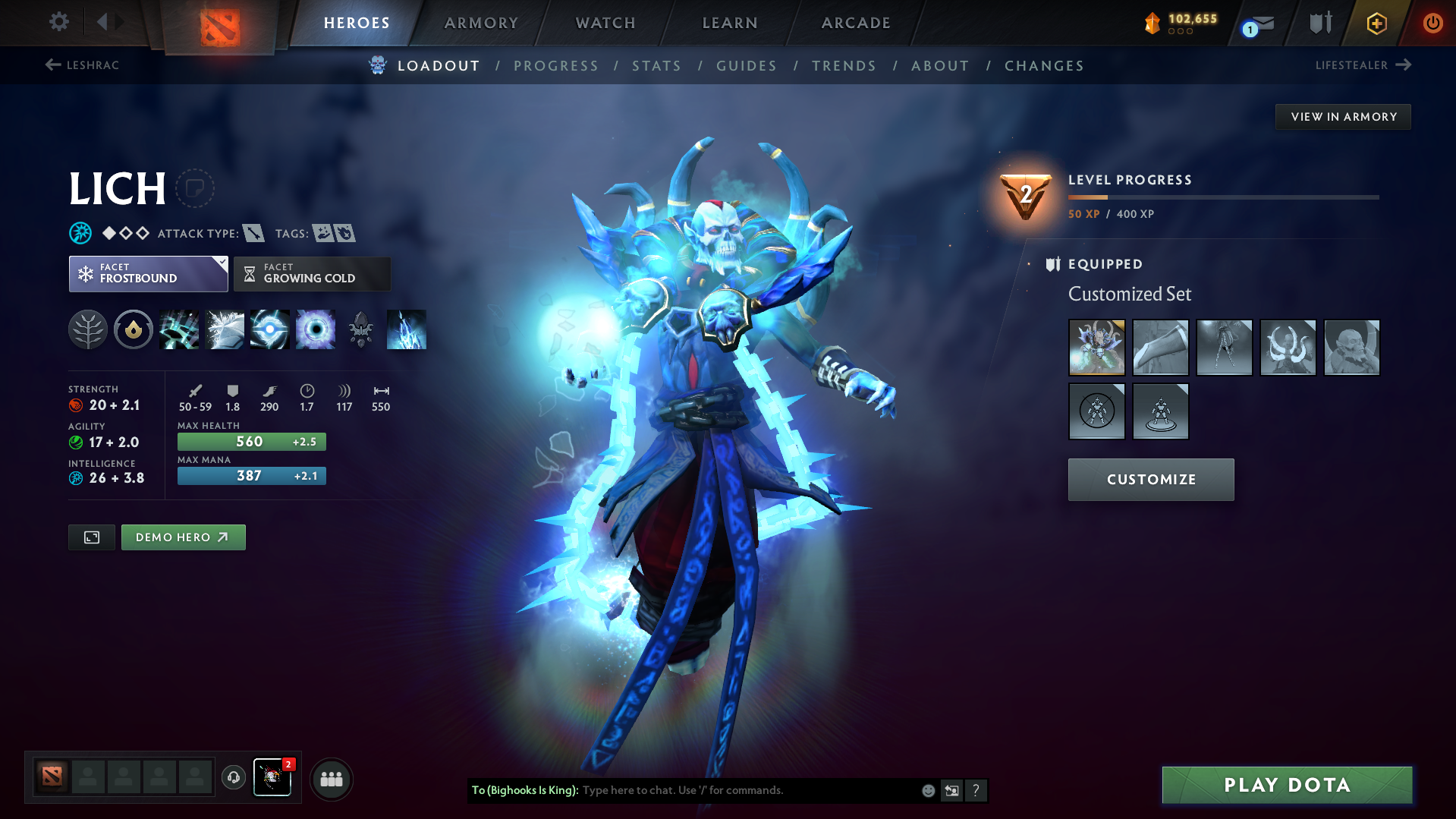Switch to the Growing Cold facet
The width and height of the screenshot is (1456, 819).
312,273
